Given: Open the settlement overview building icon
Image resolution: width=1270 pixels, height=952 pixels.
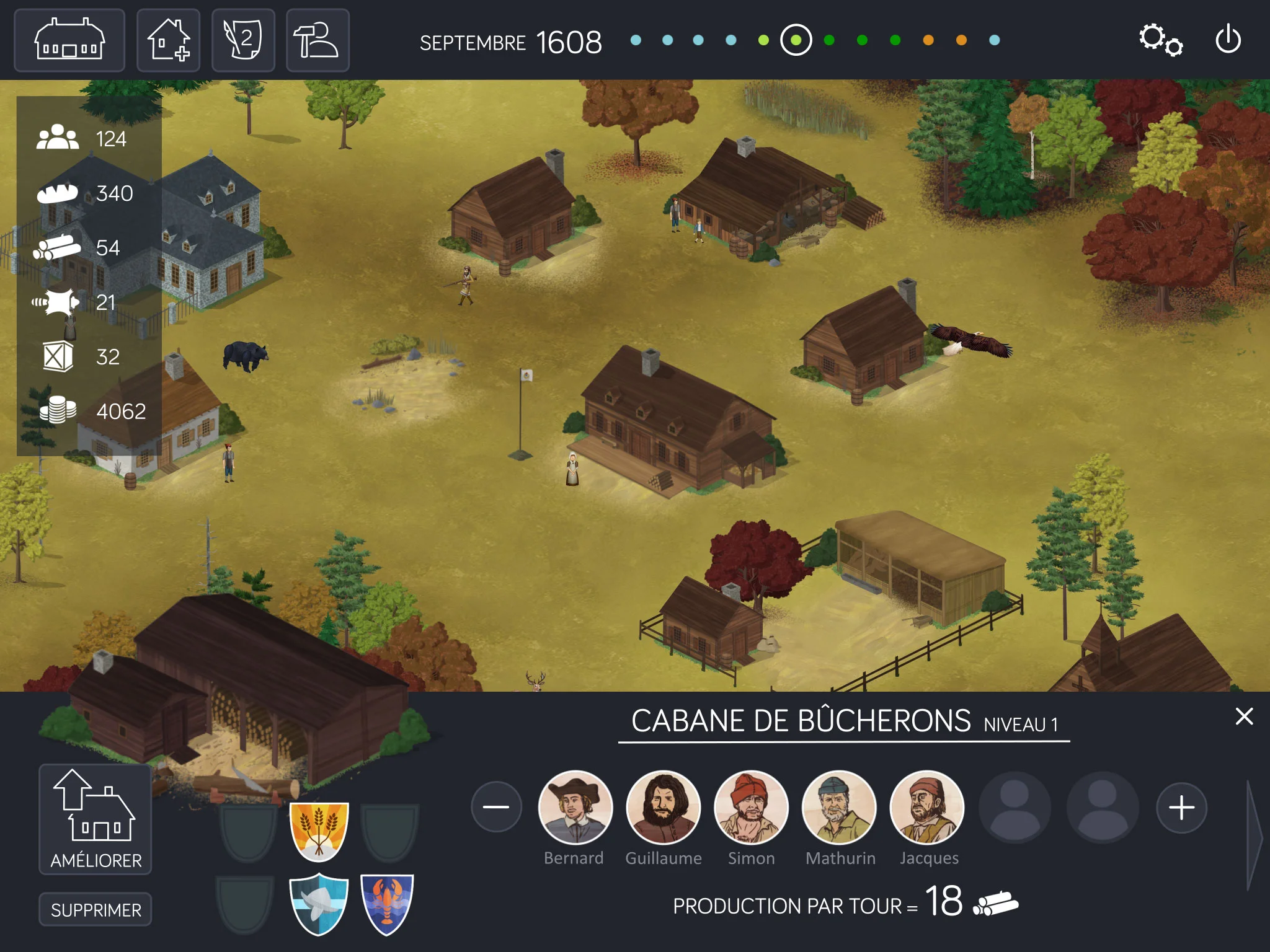Looking at the screenshot, I should point(69,41).
